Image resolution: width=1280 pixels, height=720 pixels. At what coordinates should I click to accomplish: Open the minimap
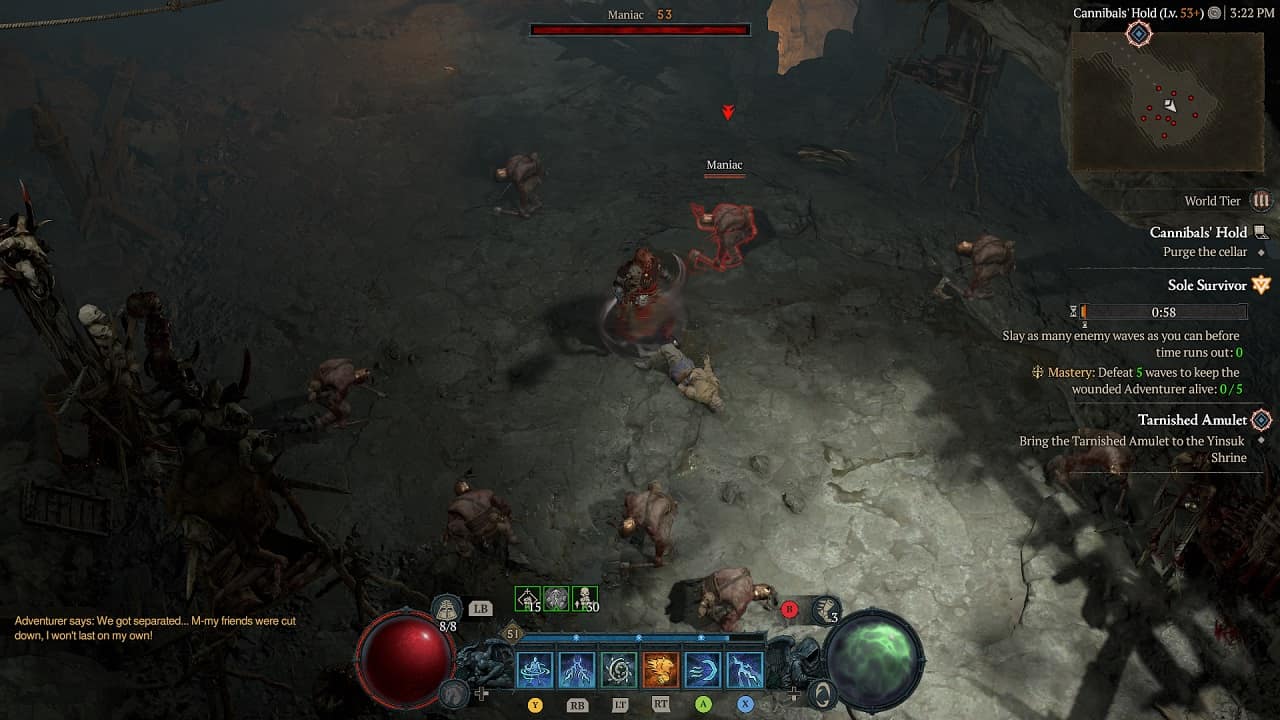tap(1149, 101)
